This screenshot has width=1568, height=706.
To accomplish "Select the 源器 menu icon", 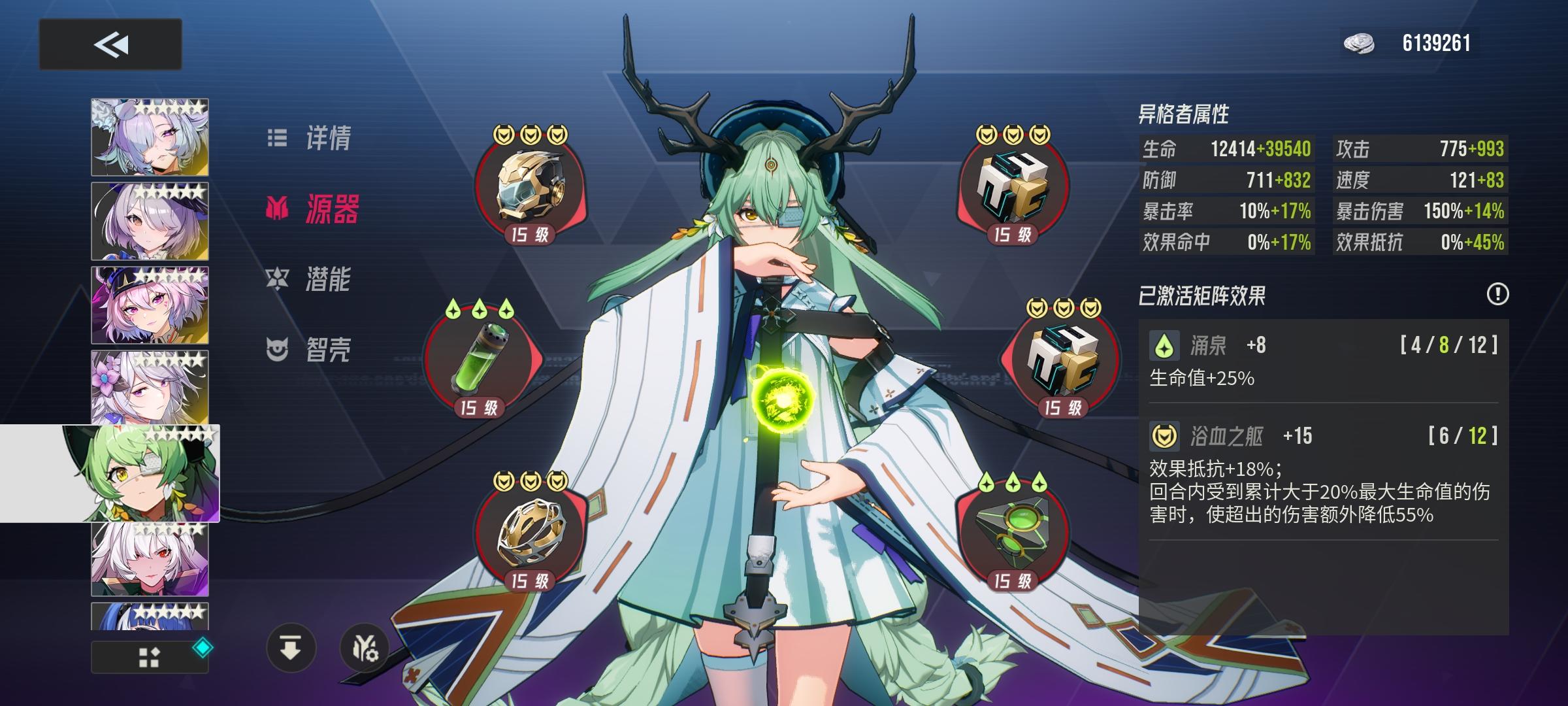I will [280, 209].
